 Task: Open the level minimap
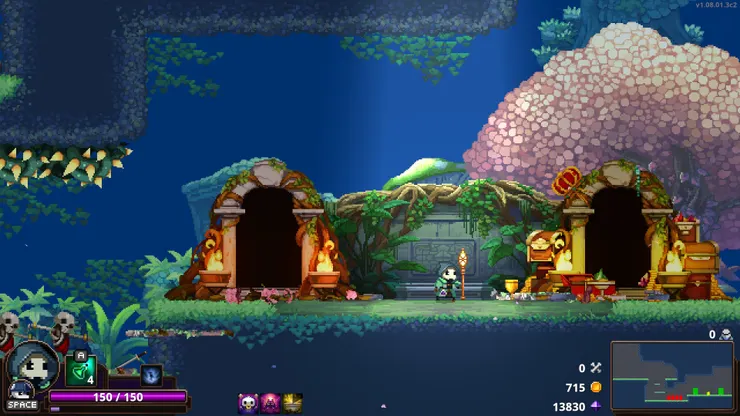click(x=671, y=375)
